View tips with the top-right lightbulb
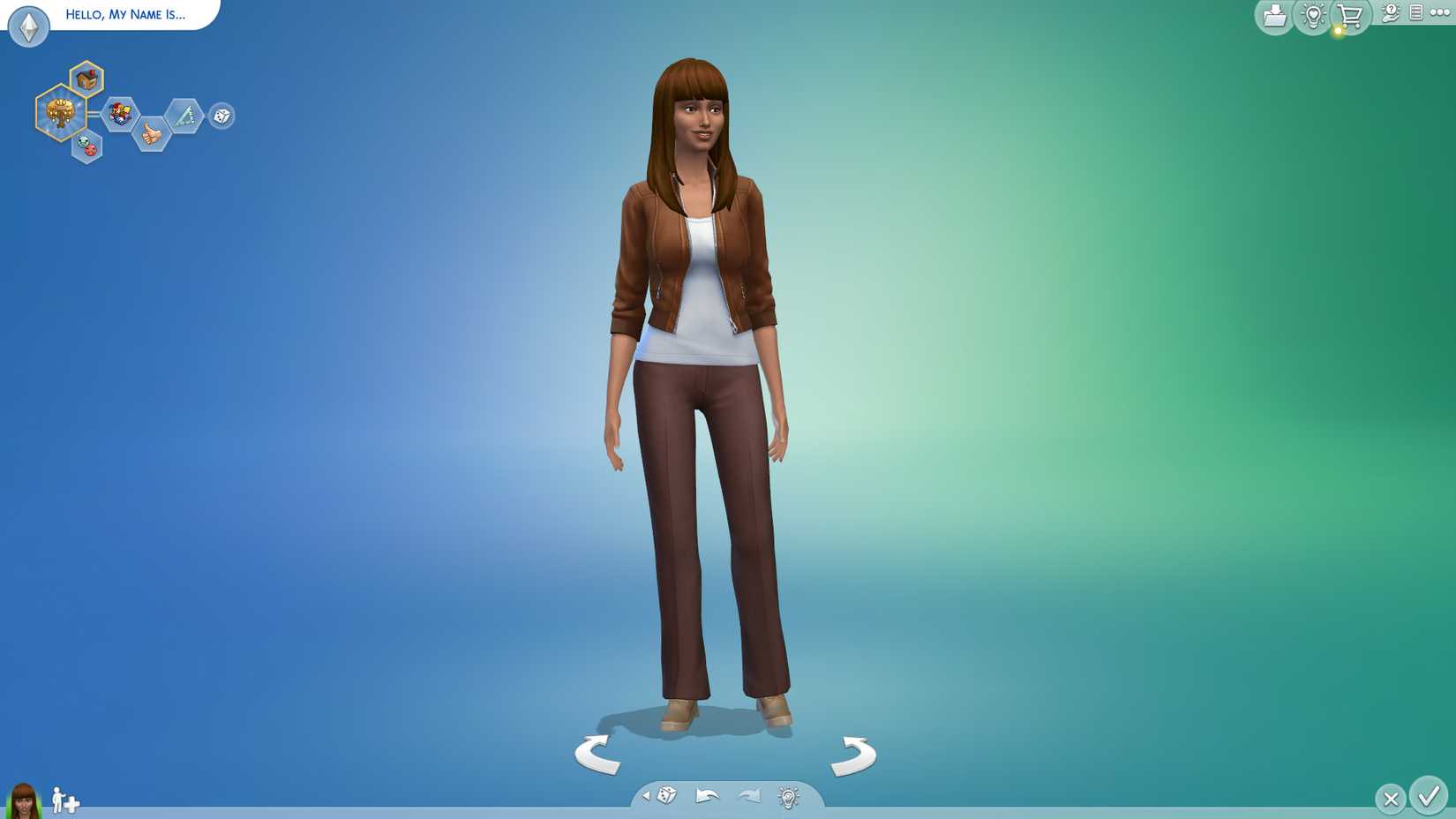 1313,14
